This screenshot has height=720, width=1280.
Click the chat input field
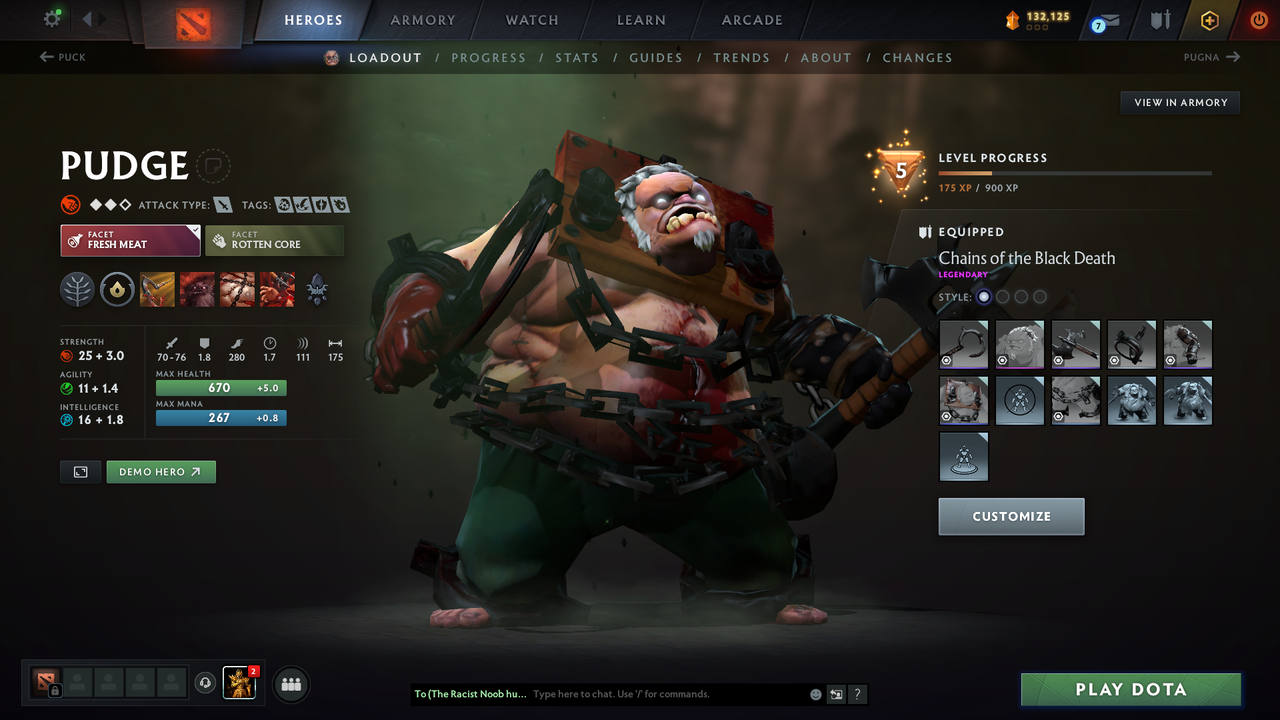coord(640,693)
